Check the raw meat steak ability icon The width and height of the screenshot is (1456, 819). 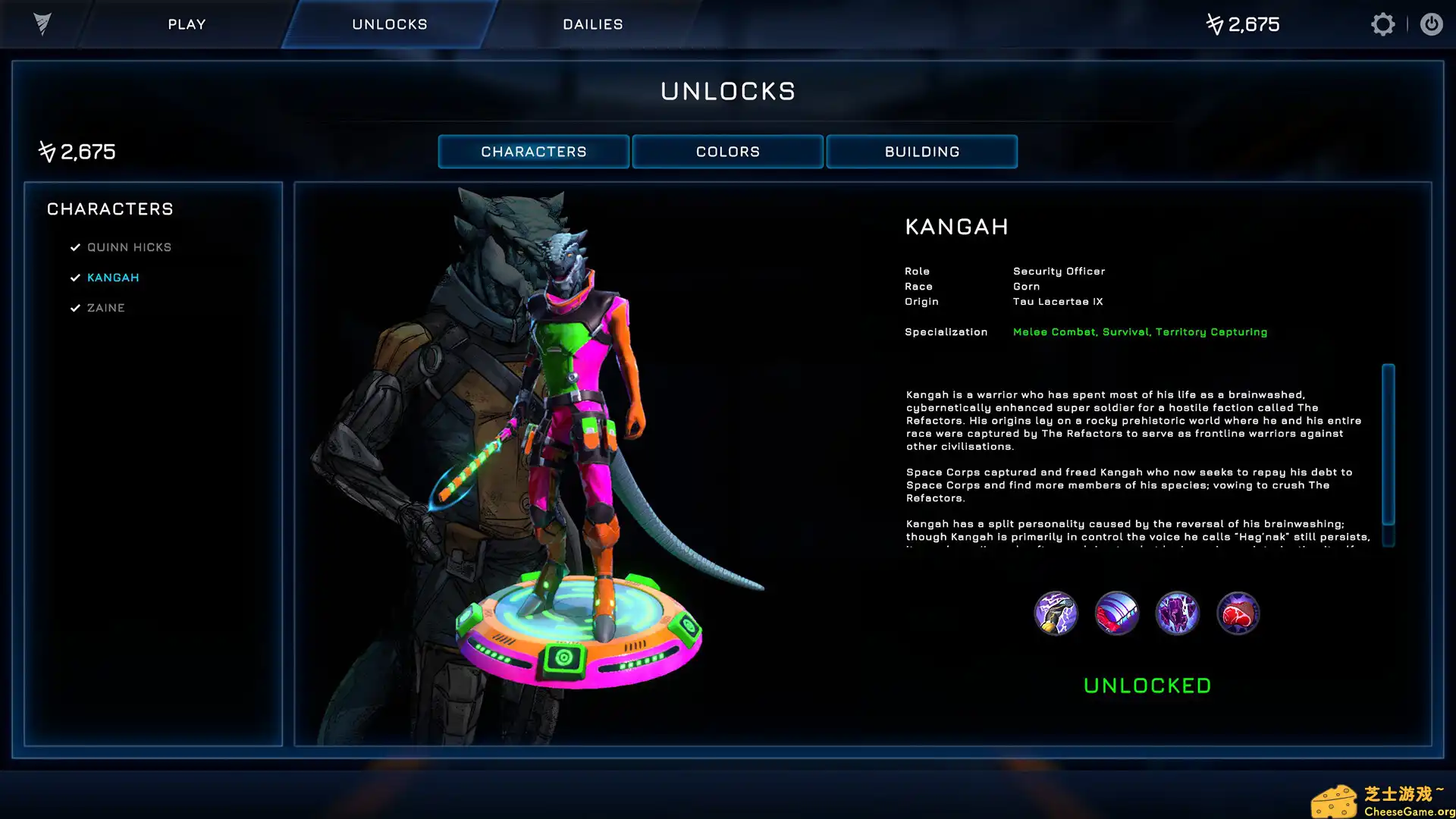point(1238,613)
